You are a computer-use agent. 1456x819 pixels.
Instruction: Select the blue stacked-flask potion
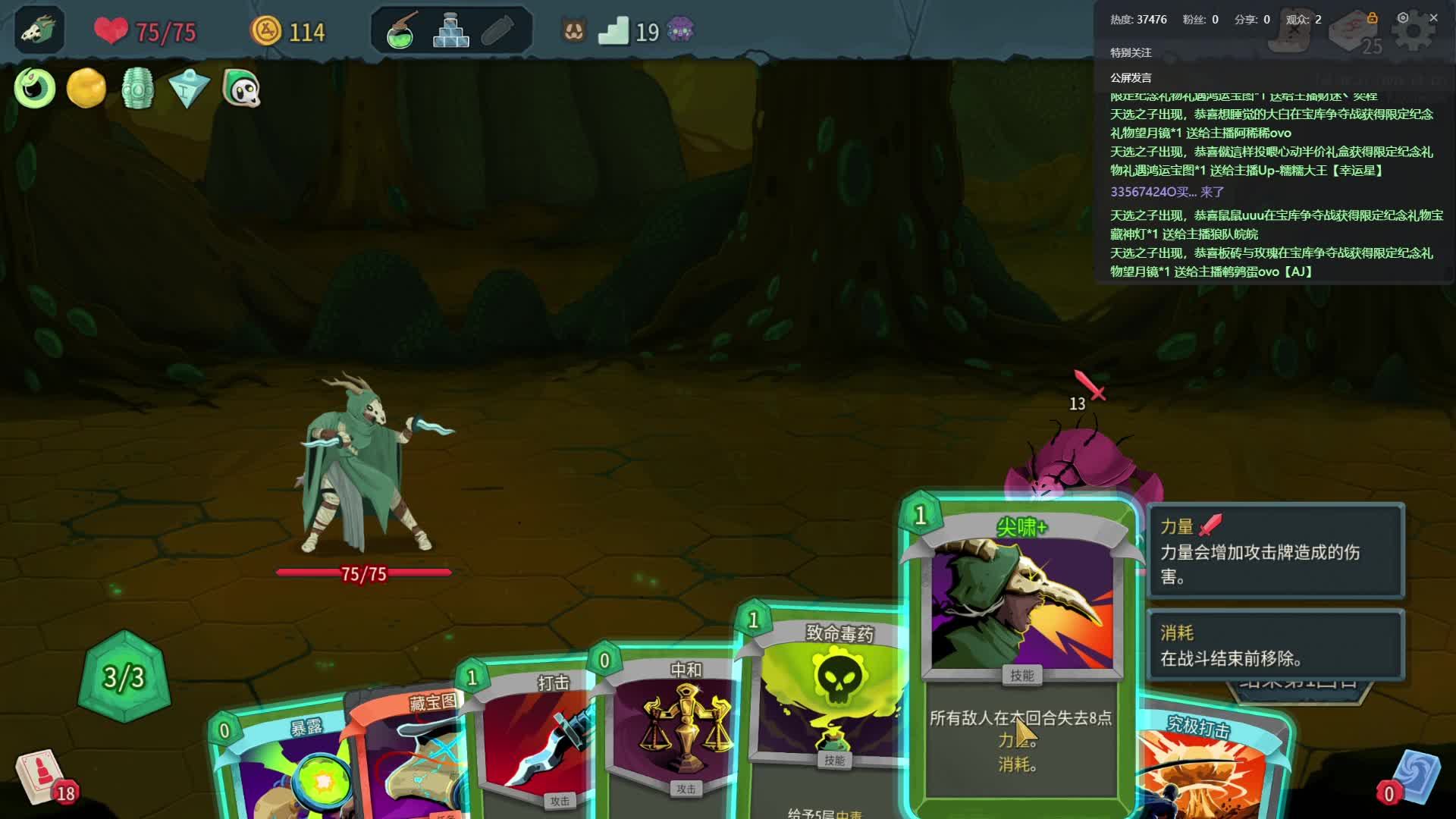[x=450, y=32]
